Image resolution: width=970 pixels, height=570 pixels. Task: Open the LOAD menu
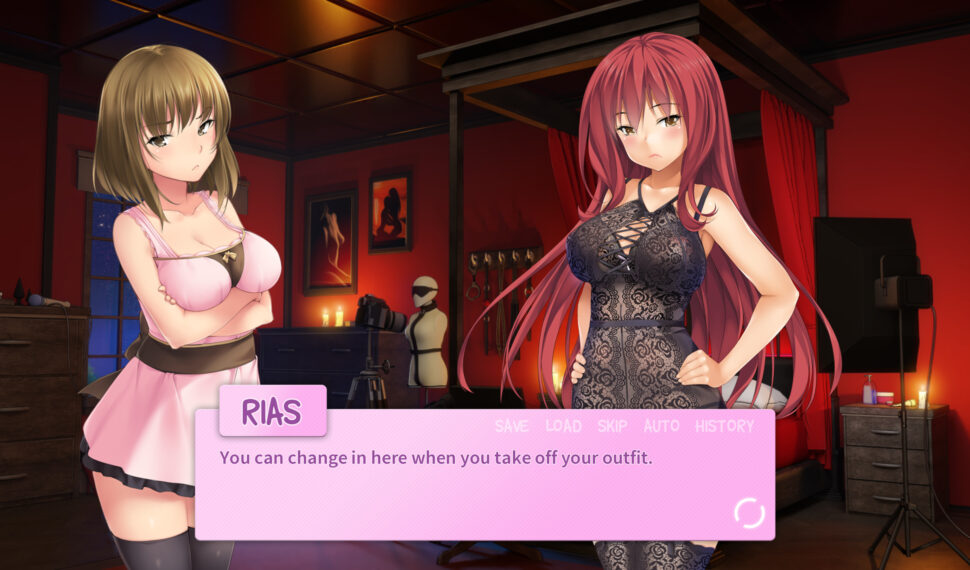pyautogui.click(x=563, y=426)
